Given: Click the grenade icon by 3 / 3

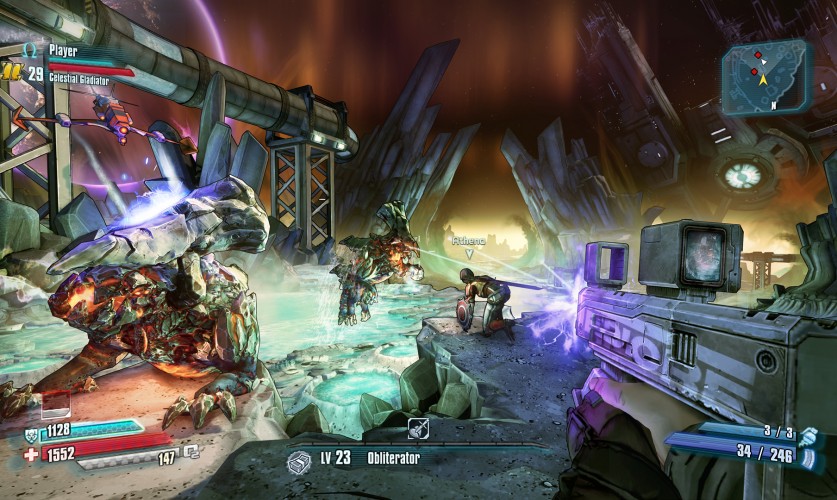Looking at the screenshot, I should (x=808, y=437).
